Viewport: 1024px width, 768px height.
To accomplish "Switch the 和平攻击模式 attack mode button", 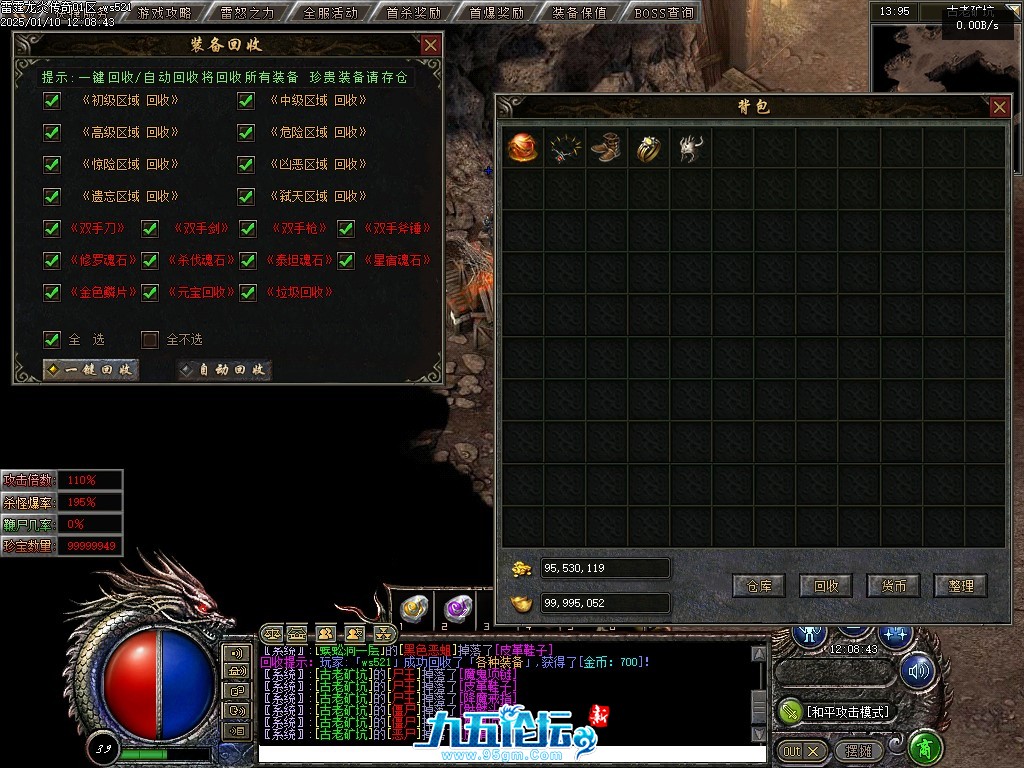I will (x=836, y=711).
